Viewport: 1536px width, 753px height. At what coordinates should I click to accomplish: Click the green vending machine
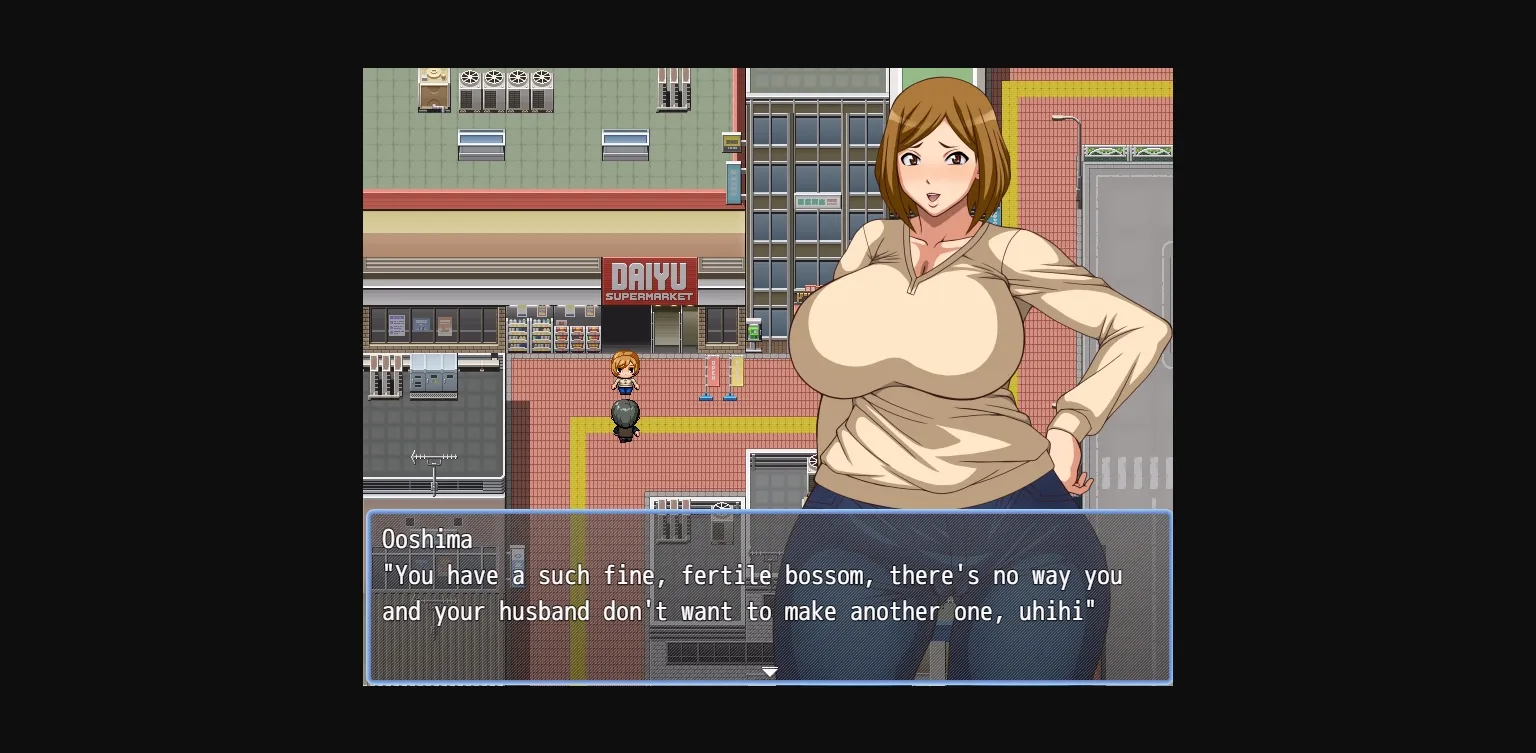[x=753, y=332]
